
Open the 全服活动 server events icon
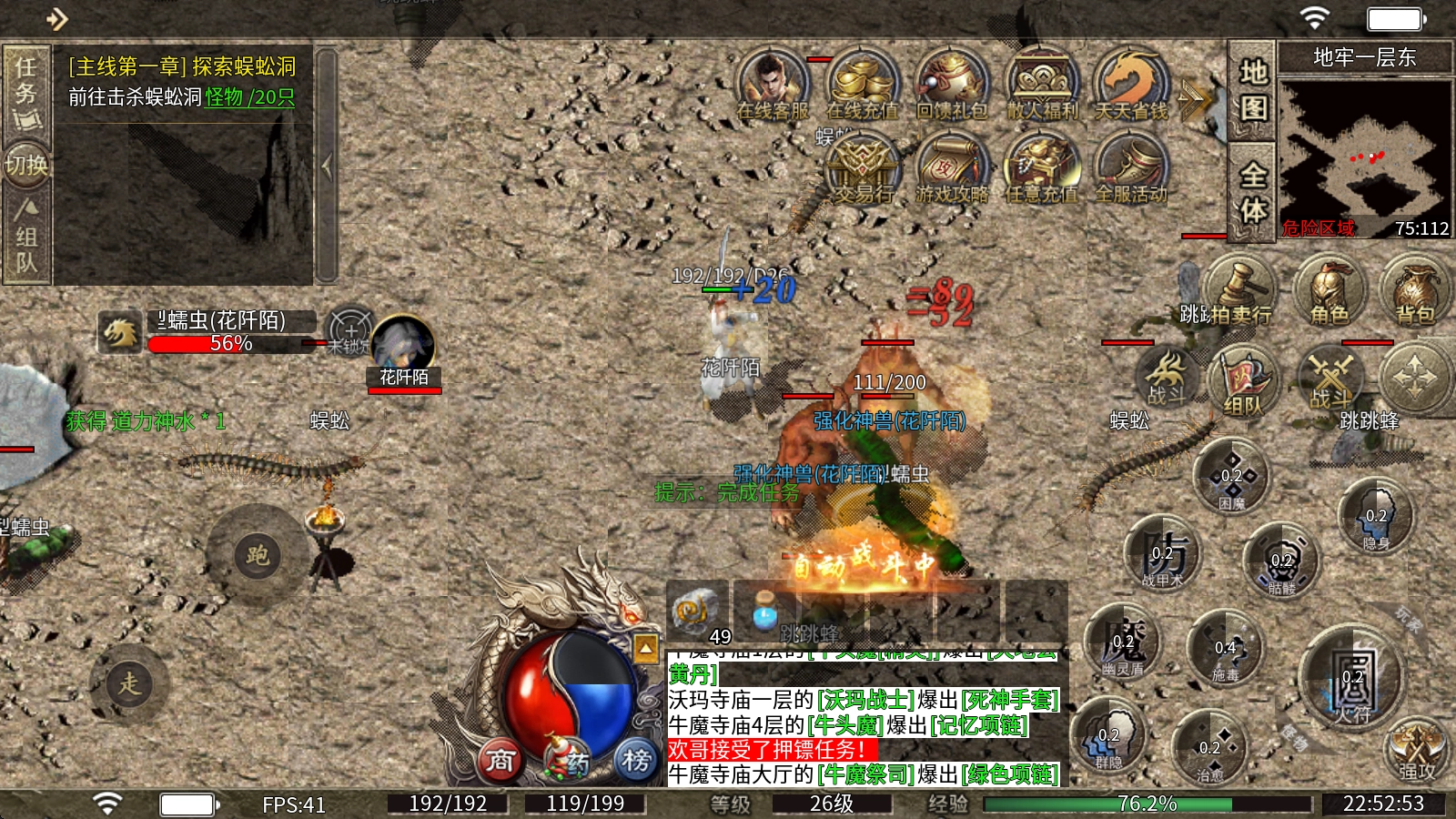(x=1131, y=168)
